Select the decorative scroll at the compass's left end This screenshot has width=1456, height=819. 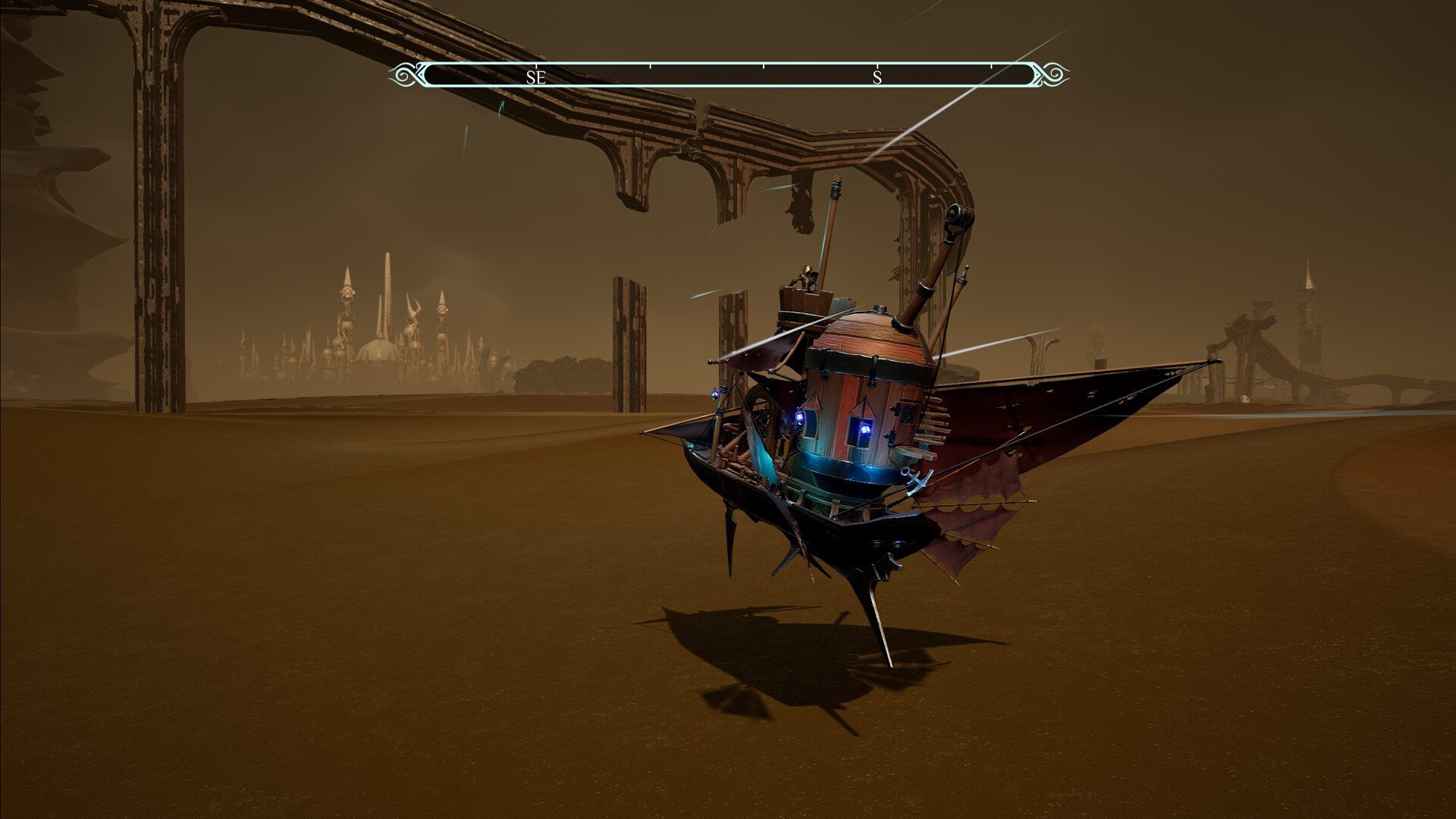(403, 75)
